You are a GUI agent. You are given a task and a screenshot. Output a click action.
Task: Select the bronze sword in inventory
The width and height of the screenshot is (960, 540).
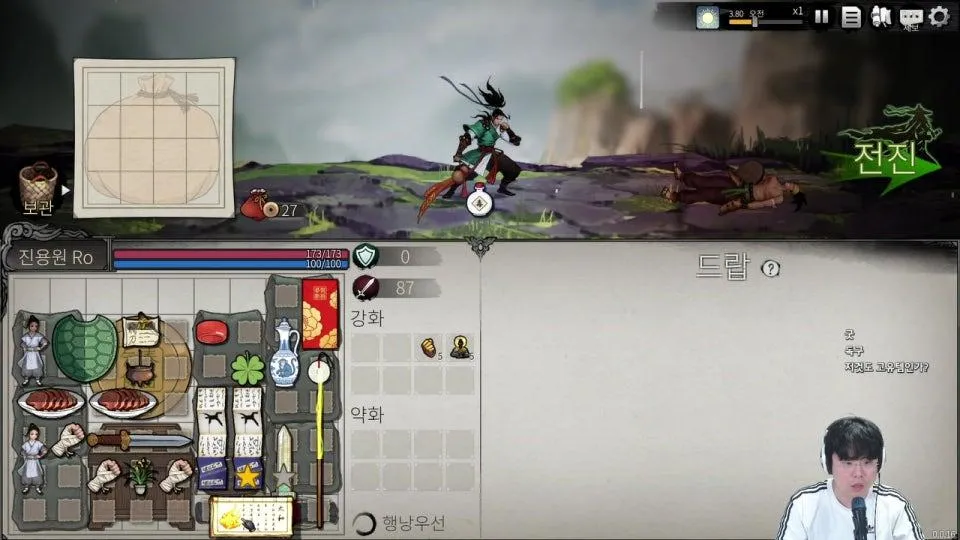[139, 439]
